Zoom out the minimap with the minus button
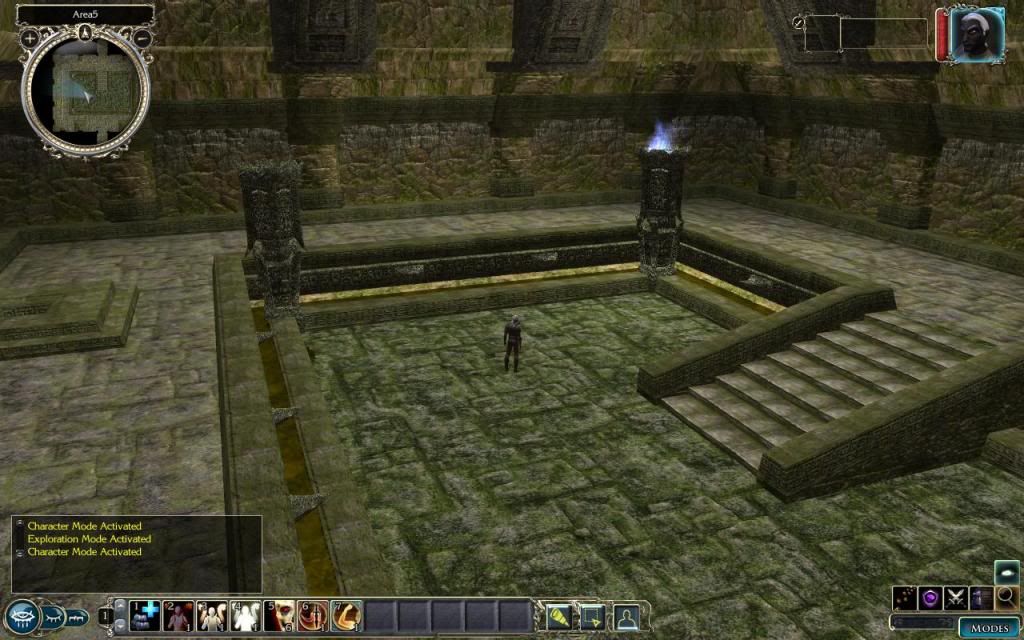The height and width of the screenshot is (640, 1024). [x=142, y=38]
